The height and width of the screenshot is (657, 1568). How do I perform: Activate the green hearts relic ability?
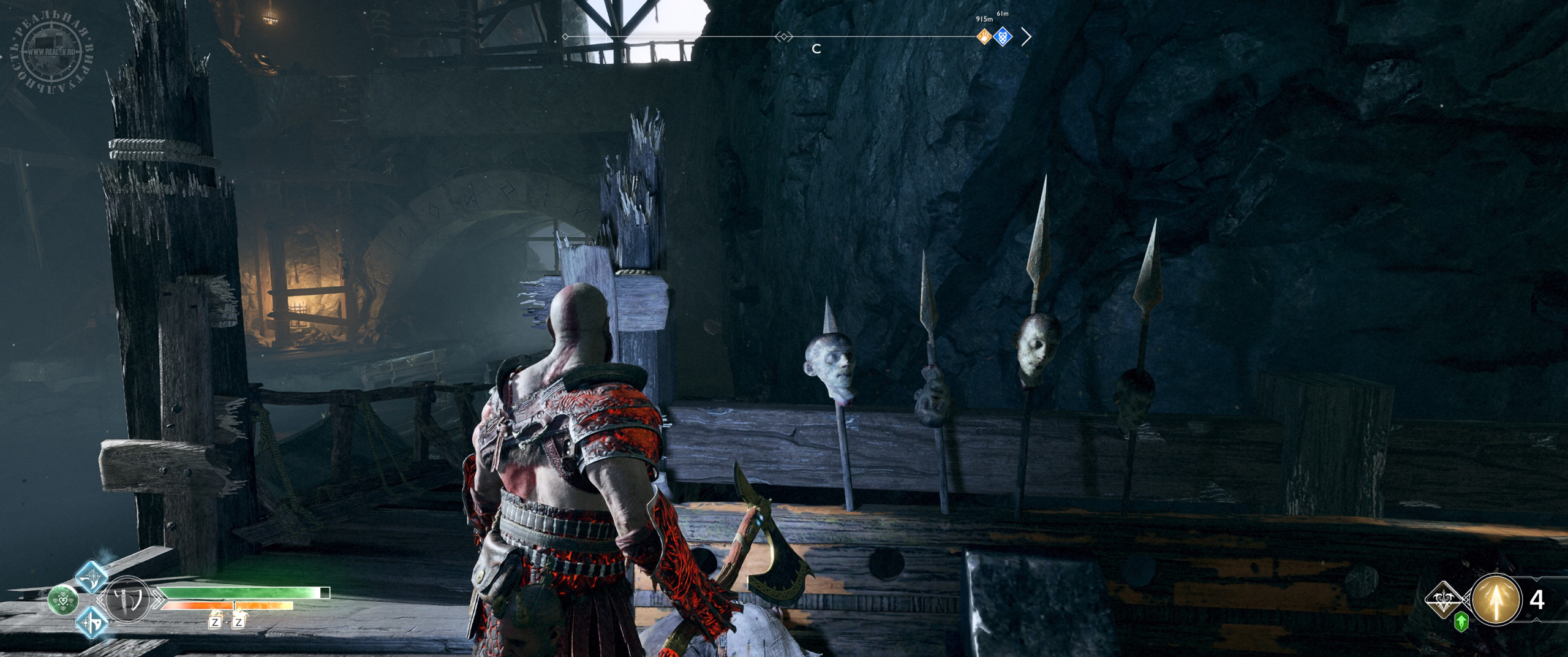[63, 599]
